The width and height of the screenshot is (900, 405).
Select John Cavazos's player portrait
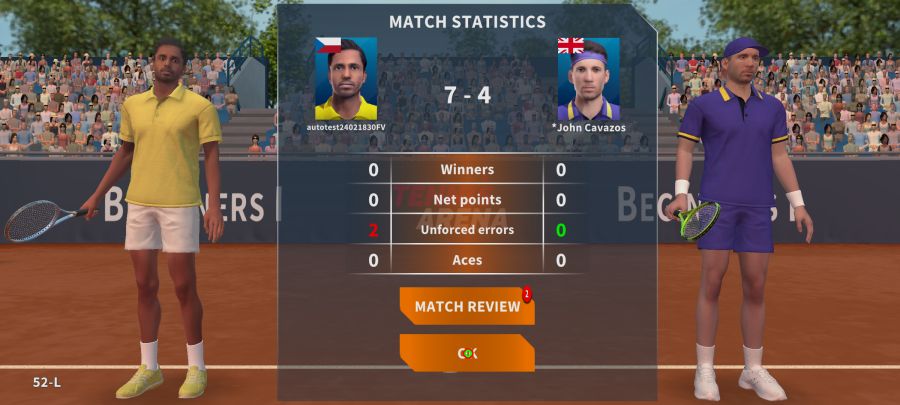click(588, 79)
